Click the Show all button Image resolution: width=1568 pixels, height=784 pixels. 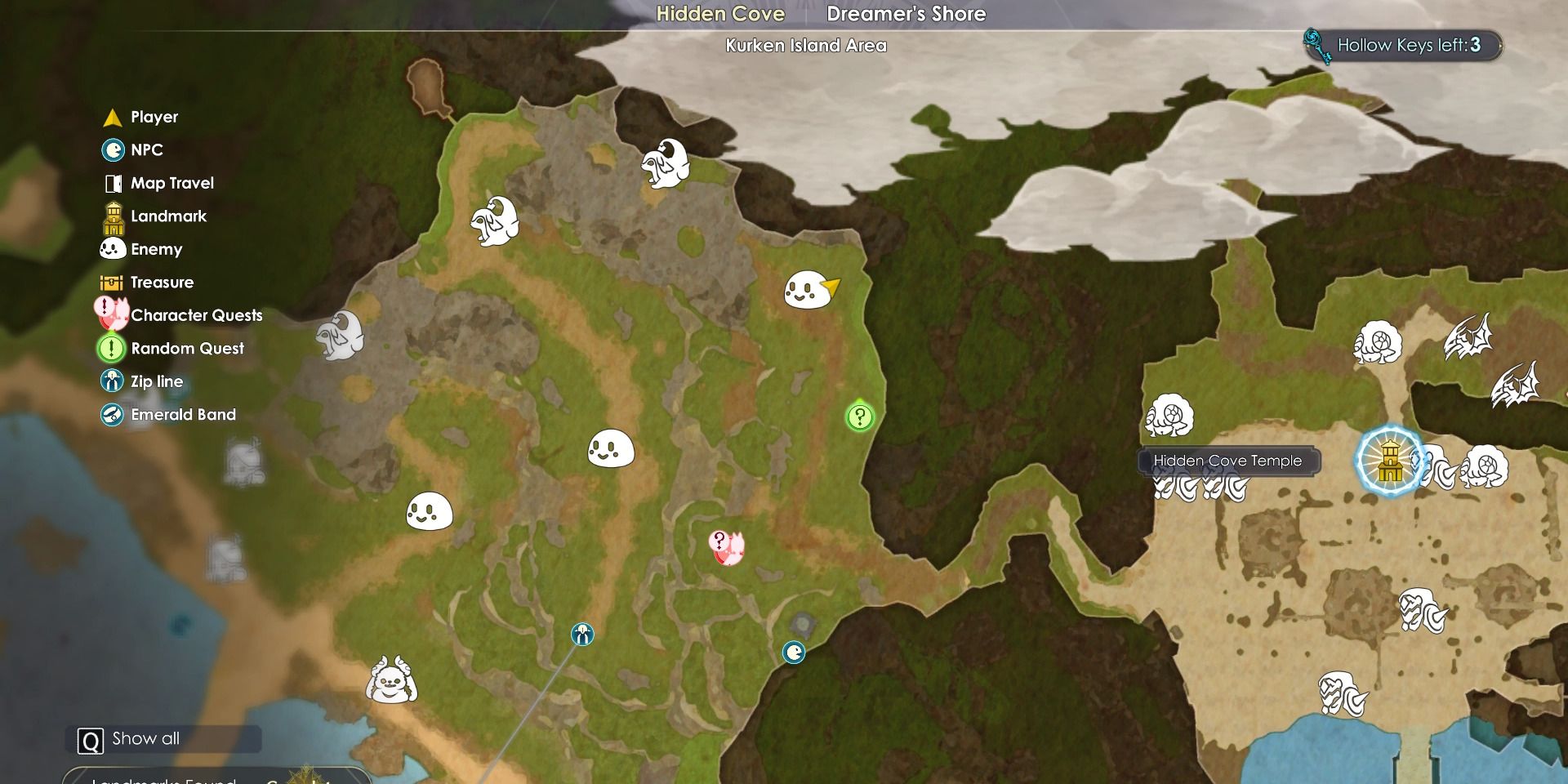point(145,739)
